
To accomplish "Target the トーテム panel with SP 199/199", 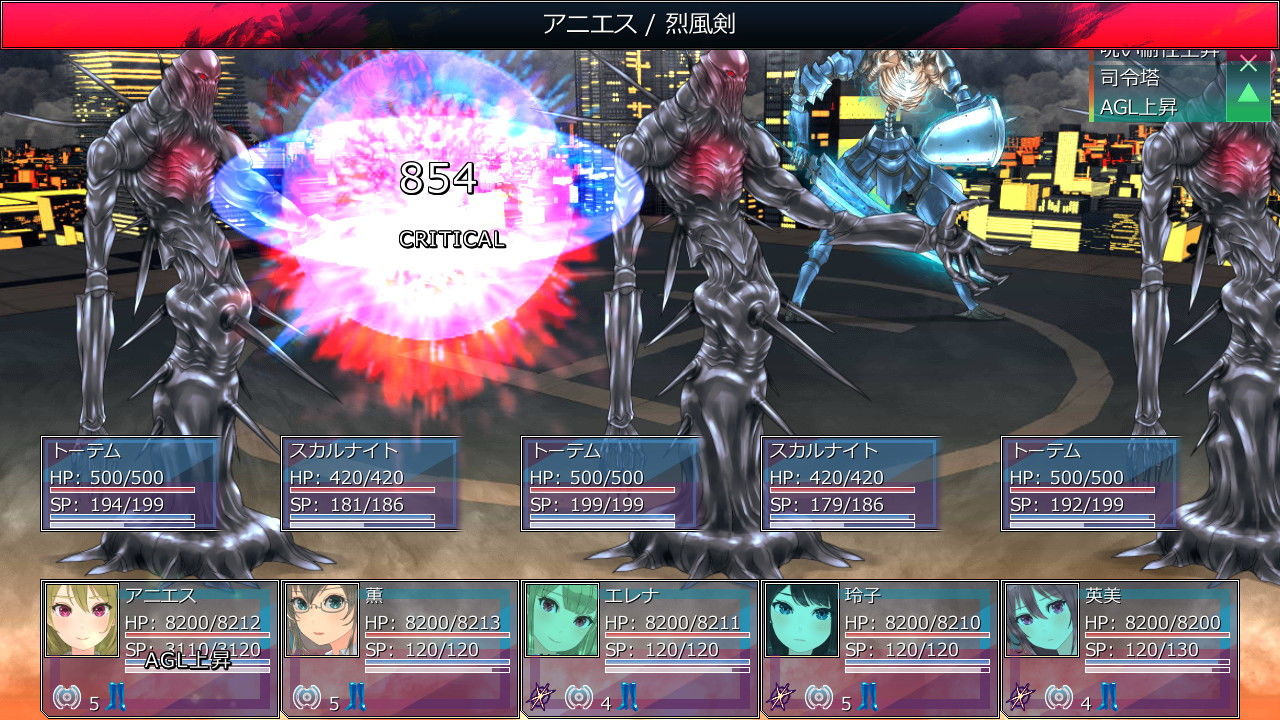I will 611,483.
